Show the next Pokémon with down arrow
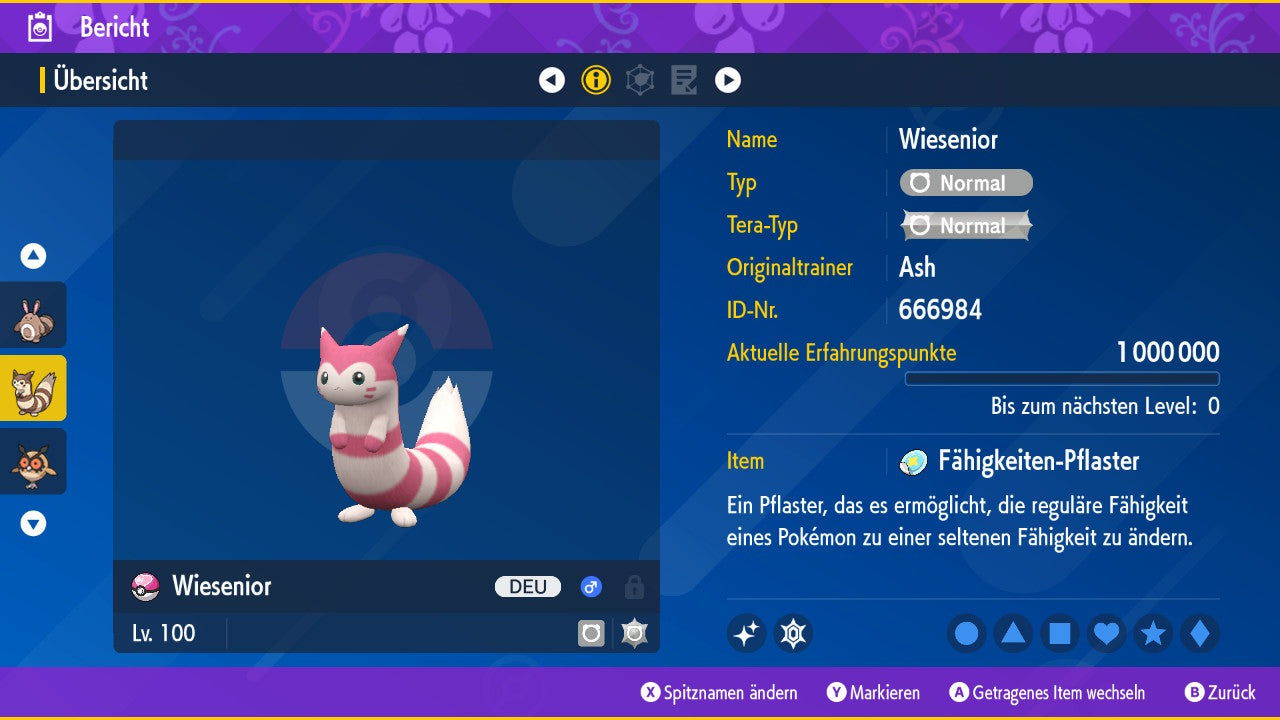Screen dimensions: 1280x720 click(x=33, y=523)
